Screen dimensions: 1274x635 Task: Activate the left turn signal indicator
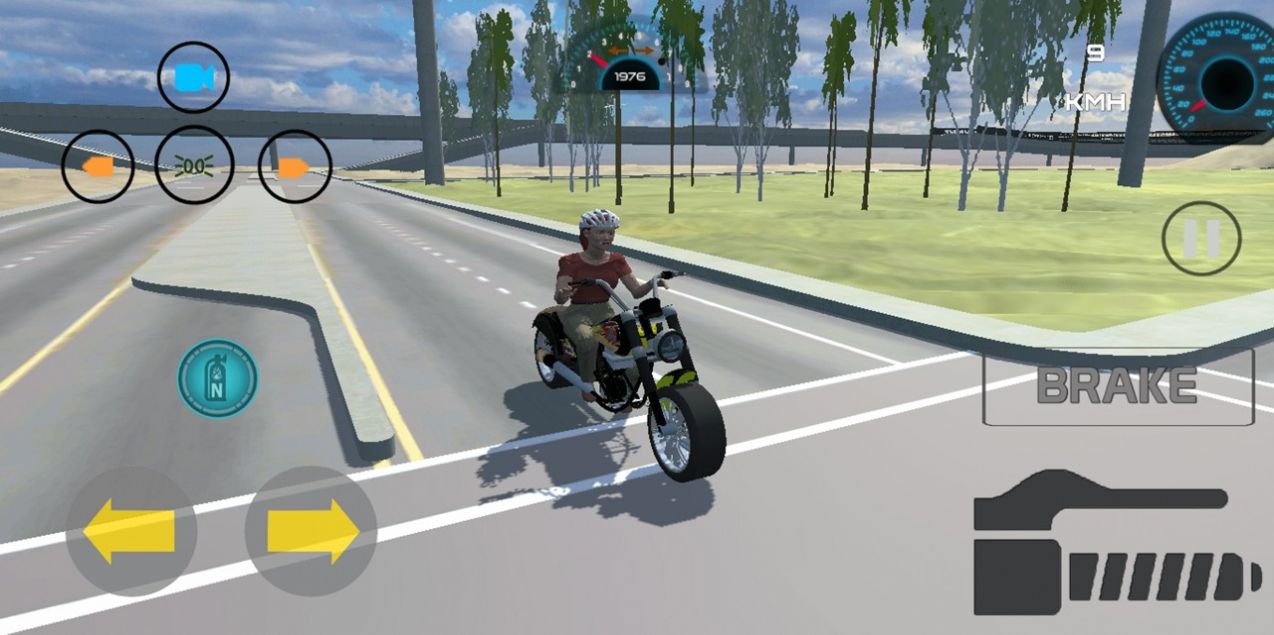(x=97, y=167)
